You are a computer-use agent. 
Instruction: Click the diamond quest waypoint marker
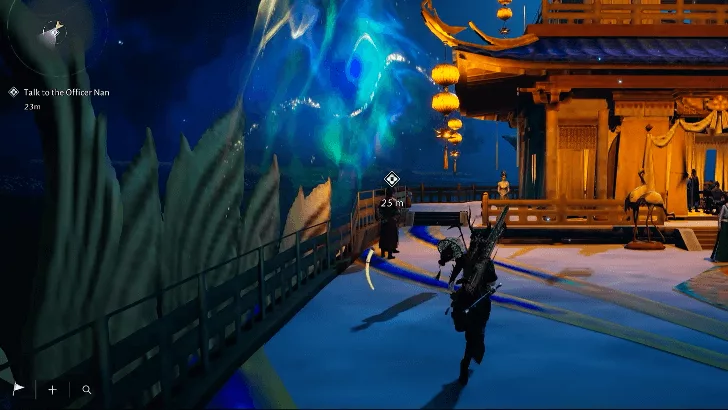[x=392, y=180]
